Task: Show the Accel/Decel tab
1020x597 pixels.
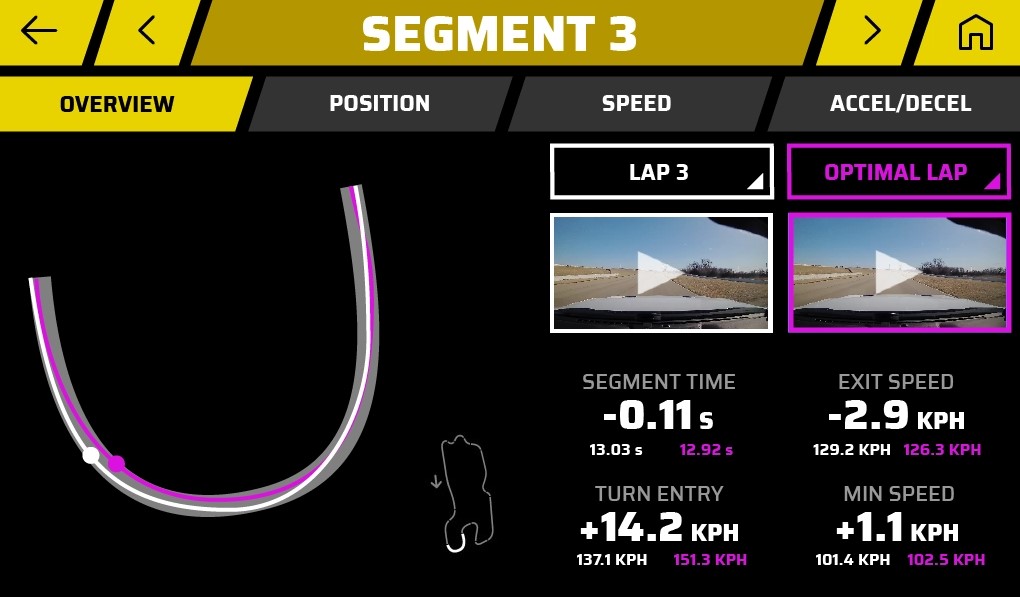Action: [900, 104]
